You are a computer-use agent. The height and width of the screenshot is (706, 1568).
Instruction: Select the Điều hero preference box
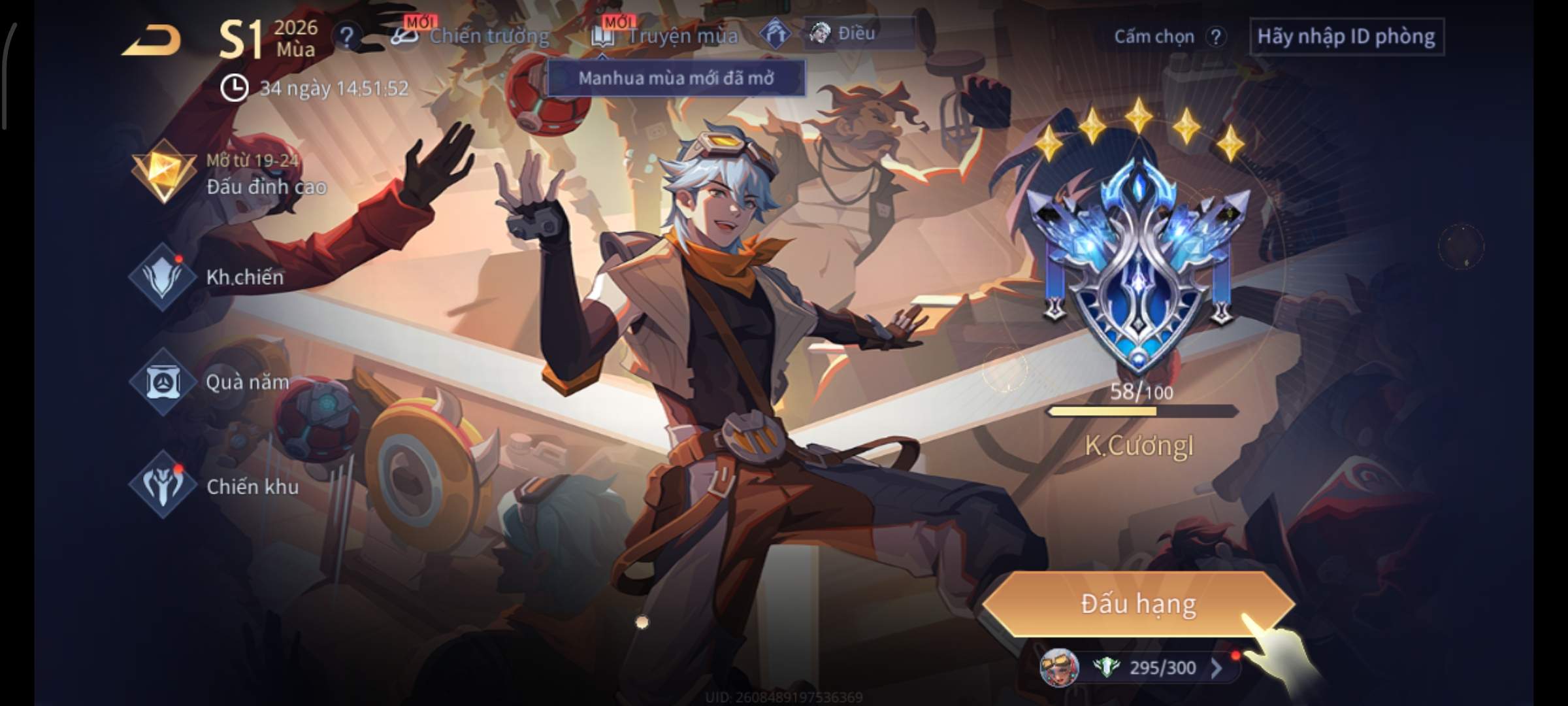point(858,33)
